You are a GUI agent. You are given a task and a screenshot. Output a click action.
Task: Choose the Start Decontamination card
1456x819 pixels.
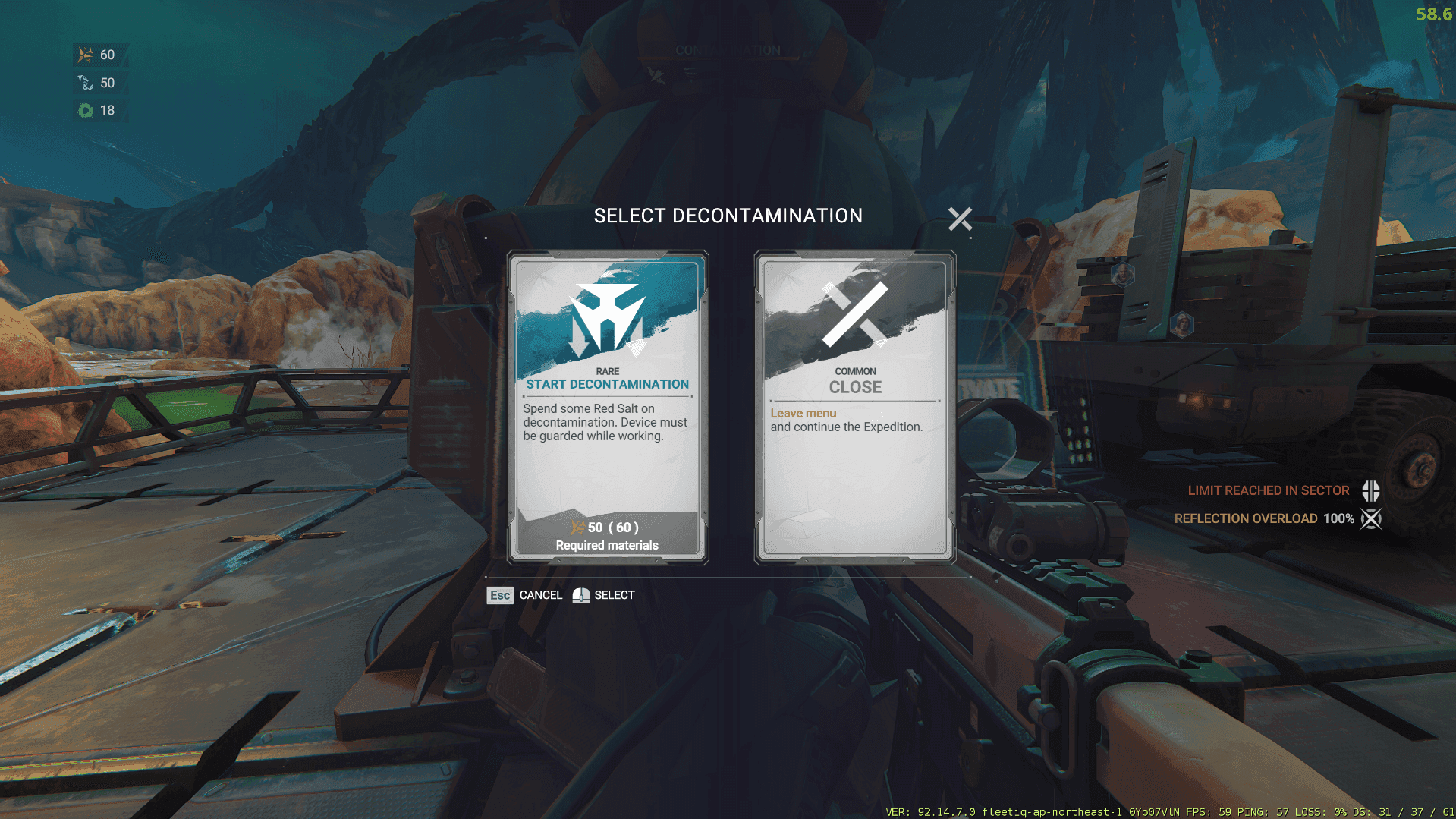coord(607,408)
